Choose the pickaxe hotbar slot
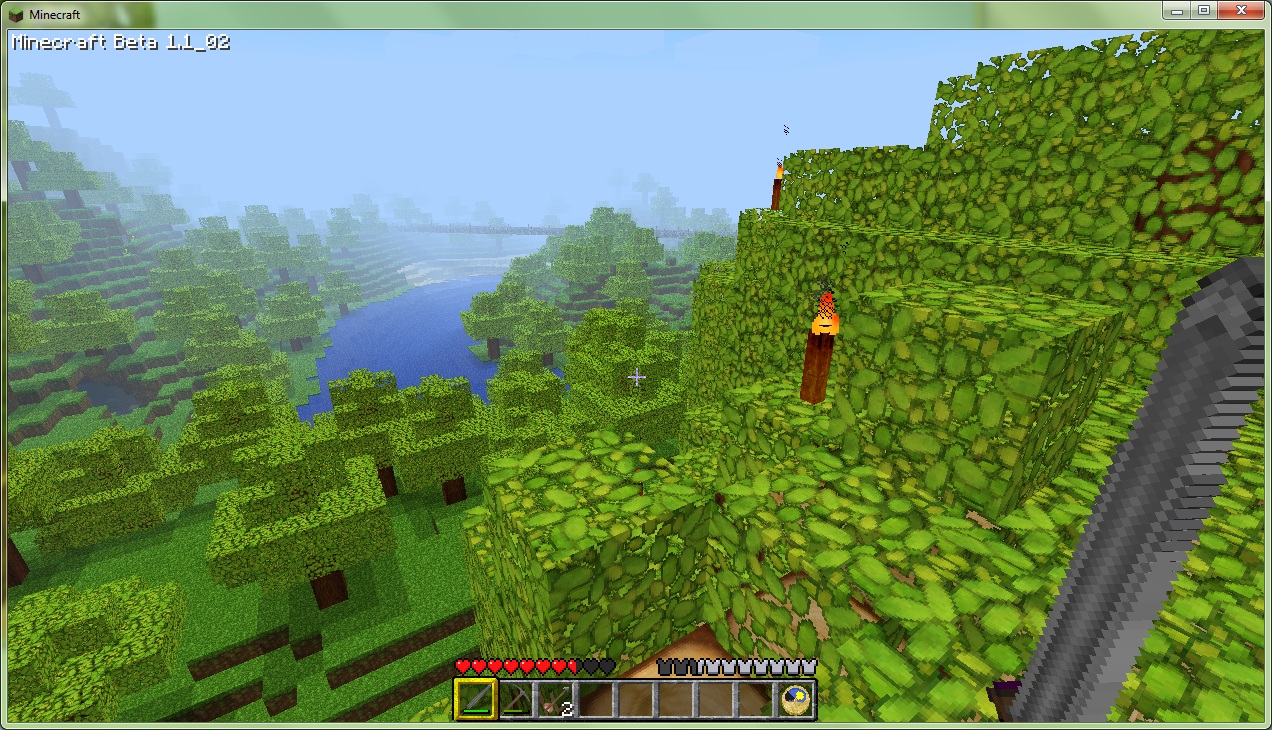This screenshot has width=1272, height=730. [x=515, y=699]
